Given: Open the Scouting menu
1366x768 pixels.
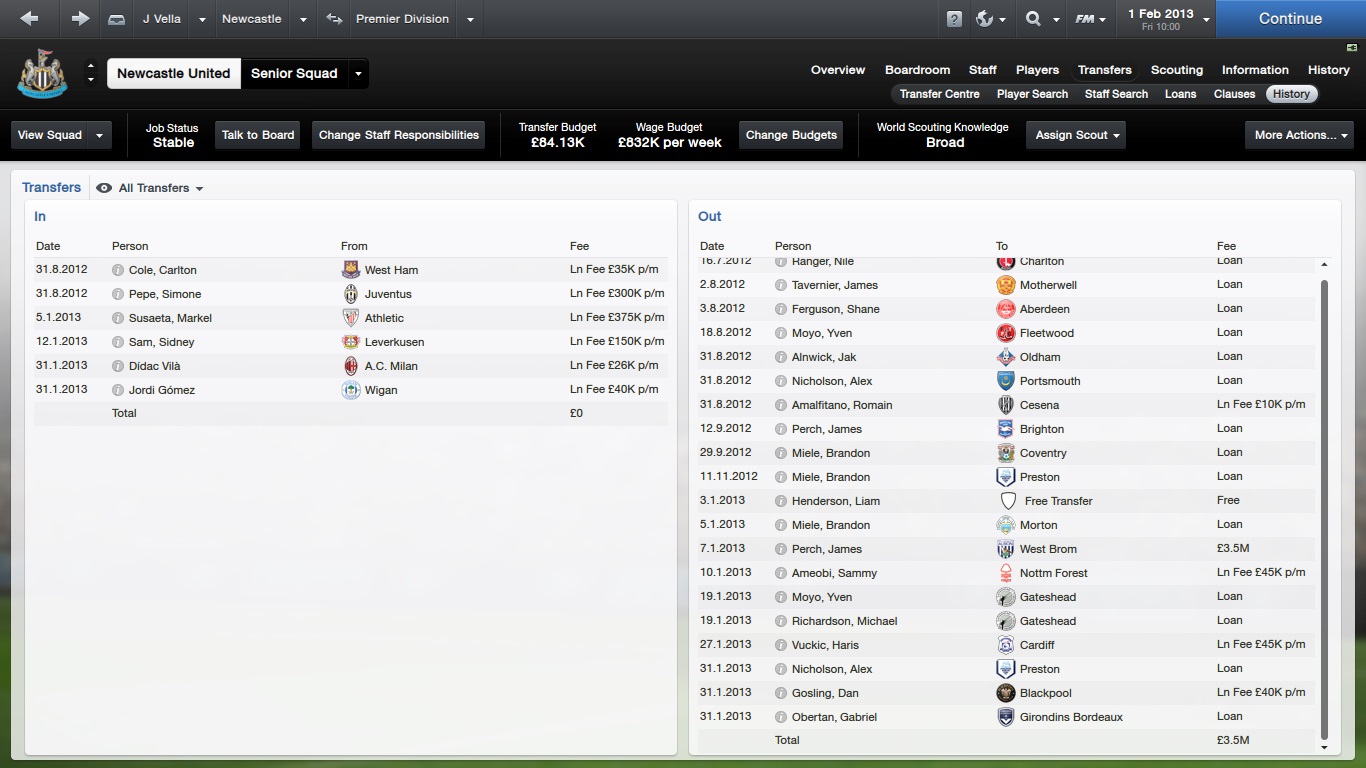Looking at the screenshot, I should tap(1176, 70).
